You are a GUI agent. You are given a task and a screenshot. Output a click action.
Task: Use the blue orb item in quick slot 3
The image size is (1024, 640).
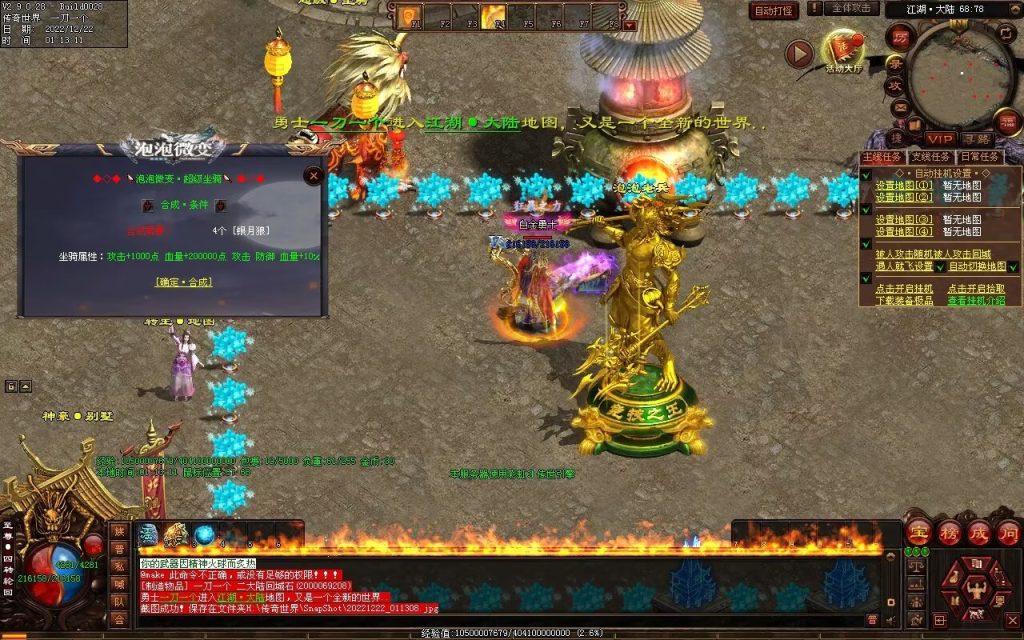tap(204, 535)
